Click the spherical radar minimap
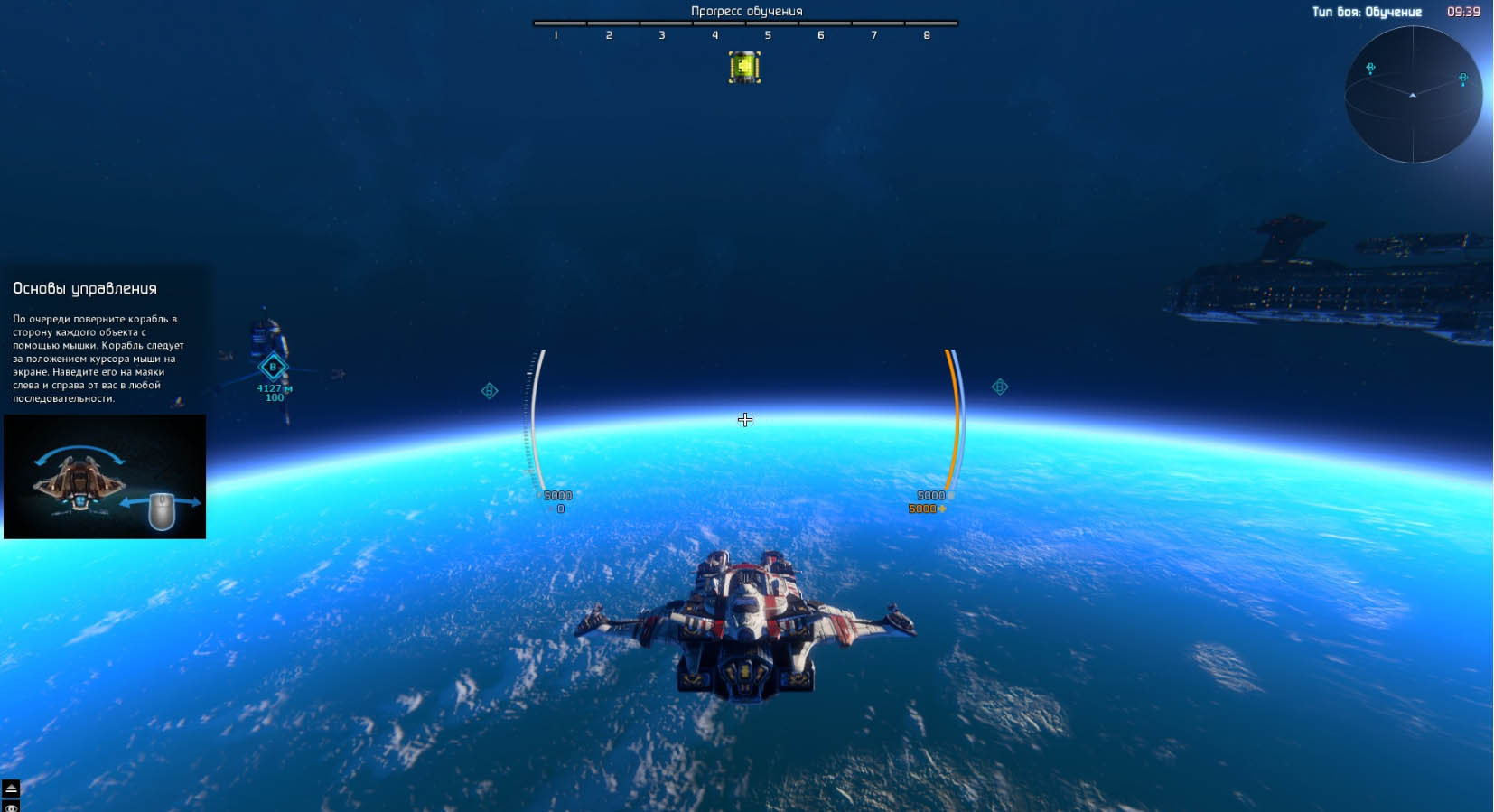Image resolution: width=1494 pixels, height=812 pixels. (1413, 95)
